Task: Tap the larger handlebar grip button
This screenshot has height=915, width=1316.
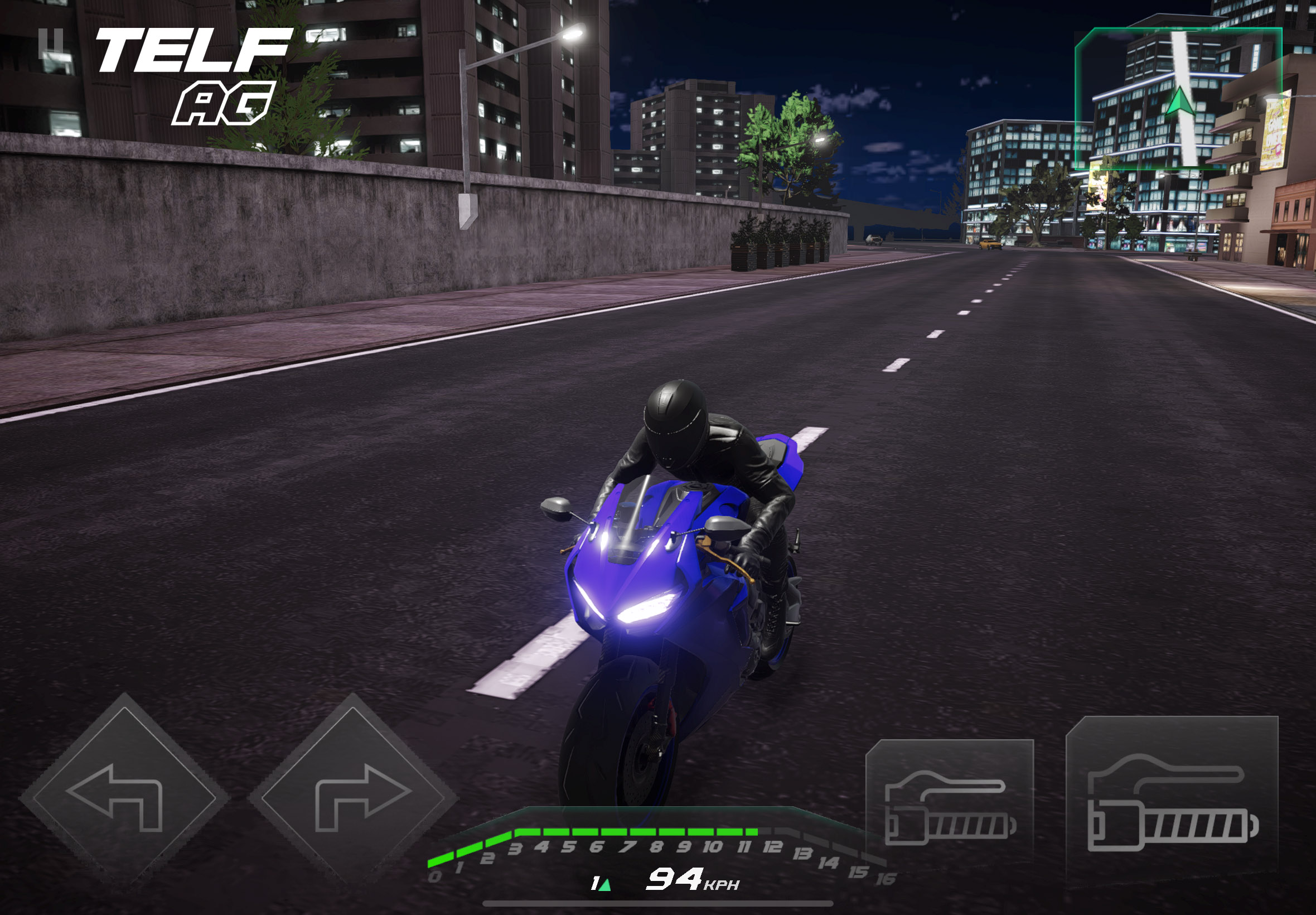Action: click(x=1172, y=803)
